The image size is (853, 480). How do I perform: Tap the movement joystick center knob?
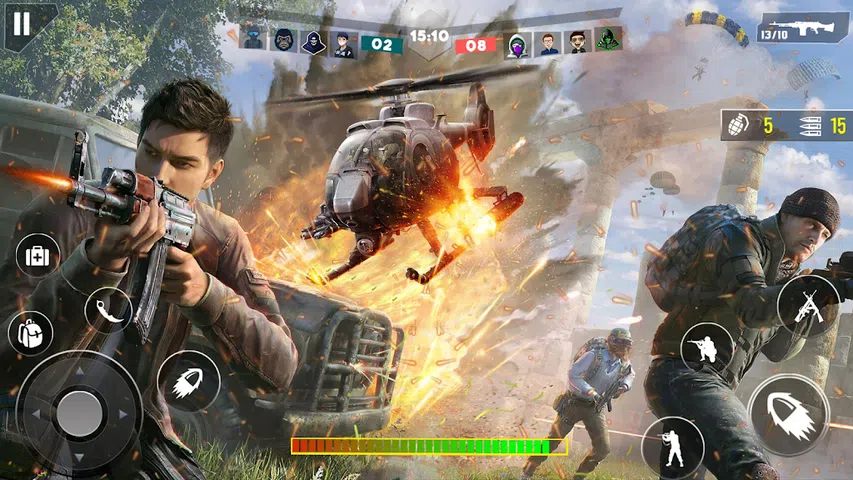coord(79,412)
